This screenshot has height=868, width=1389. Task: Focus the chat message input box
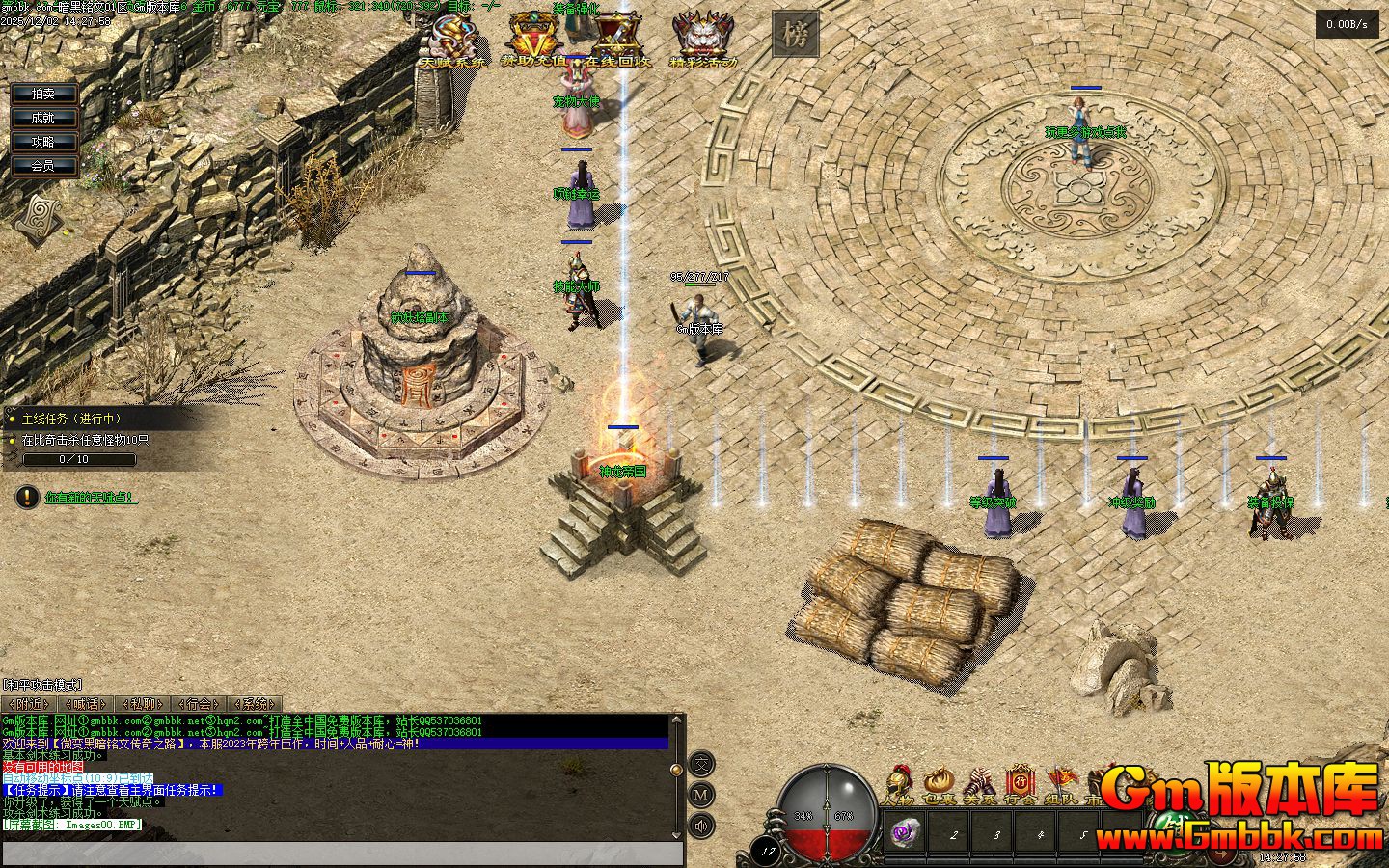[x=342, y=854]
